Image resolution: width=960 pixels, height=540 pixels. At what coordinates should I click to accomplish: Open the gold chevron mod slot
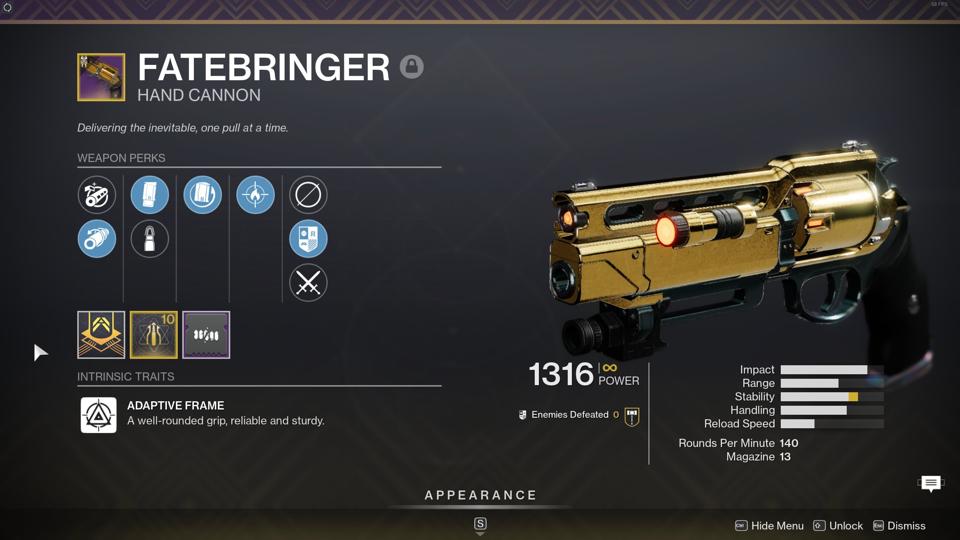(101, 335)
